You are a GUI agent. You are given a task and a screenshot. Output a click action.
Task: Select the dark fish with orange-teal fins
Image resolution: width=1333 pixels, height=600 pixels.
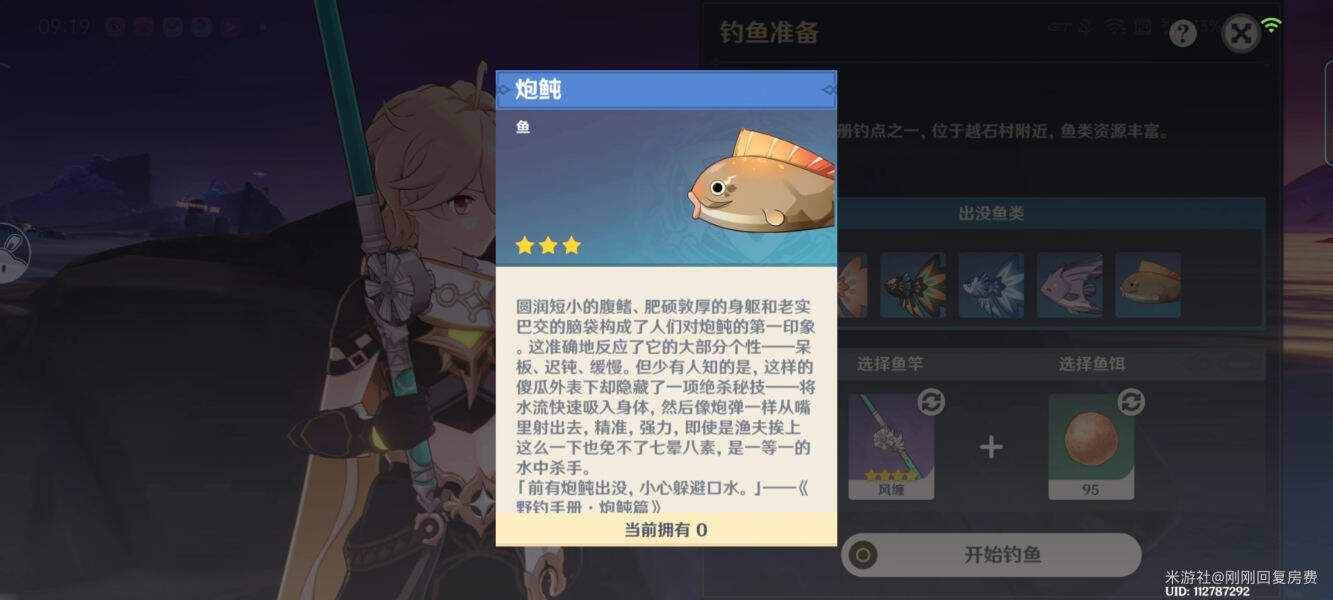click(913, 285)
